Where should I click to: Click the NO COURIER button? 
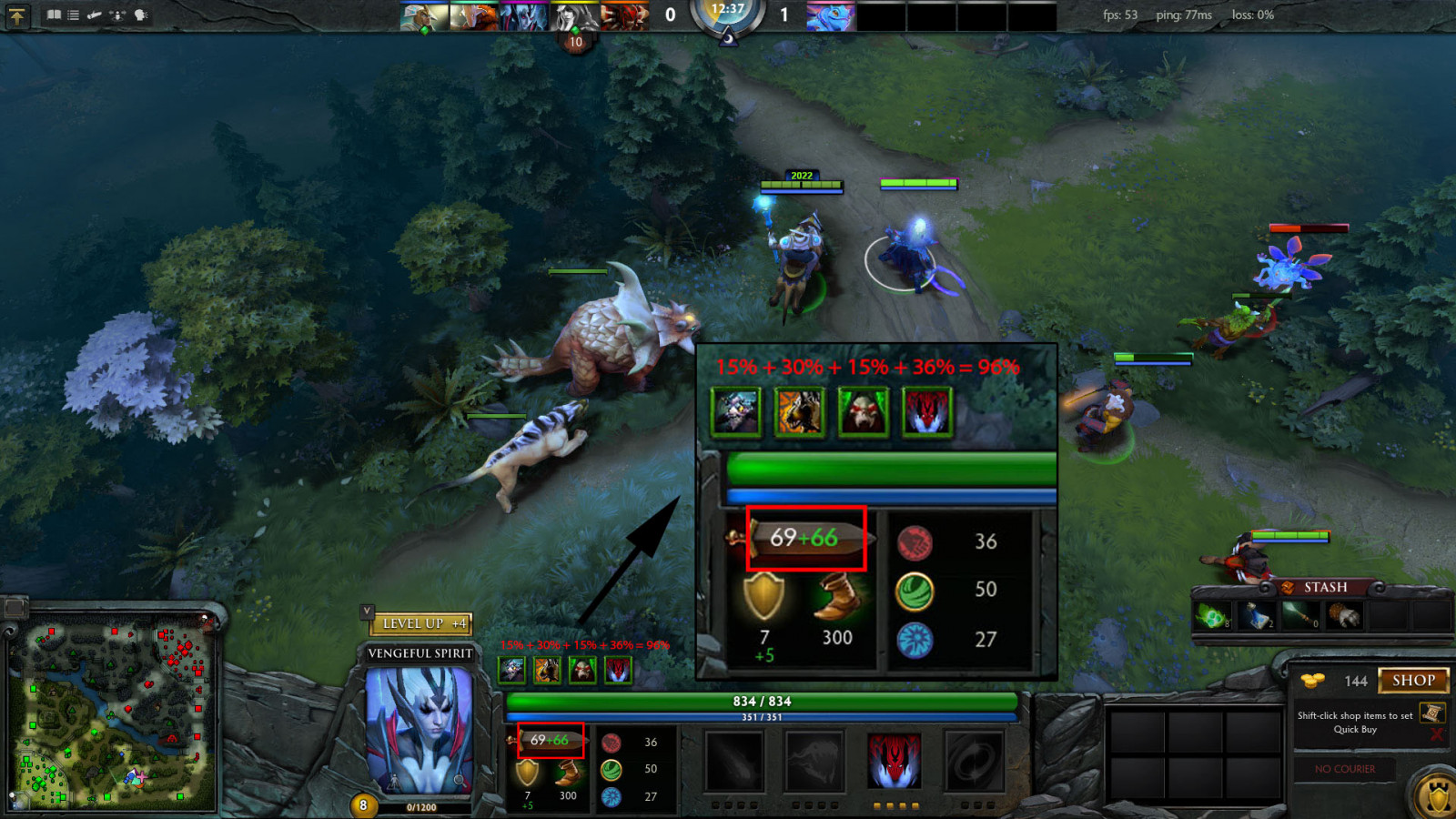pos(1344,769)
